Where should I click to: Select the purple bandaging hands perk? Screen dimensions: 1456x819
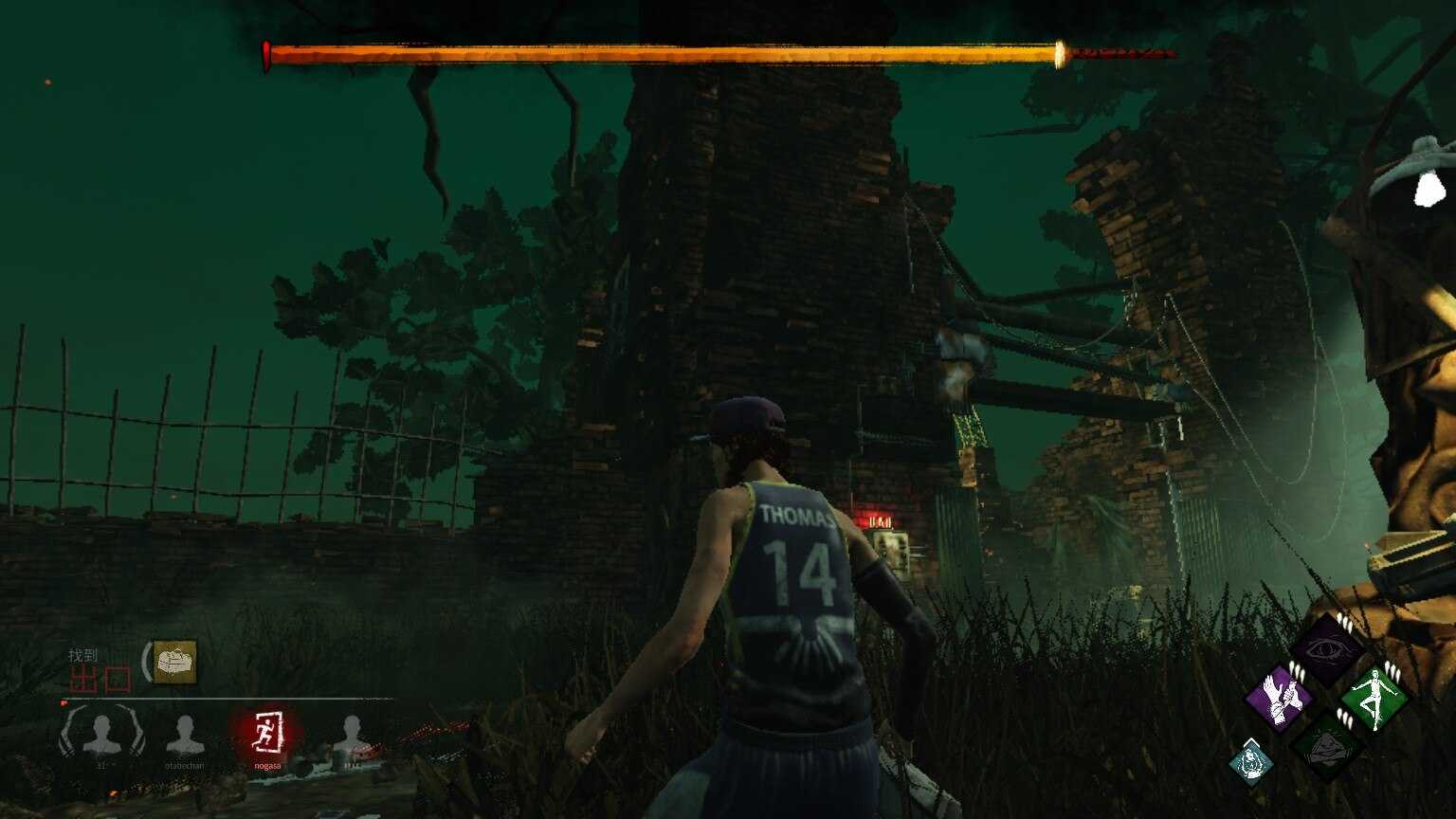[1279, 700]
